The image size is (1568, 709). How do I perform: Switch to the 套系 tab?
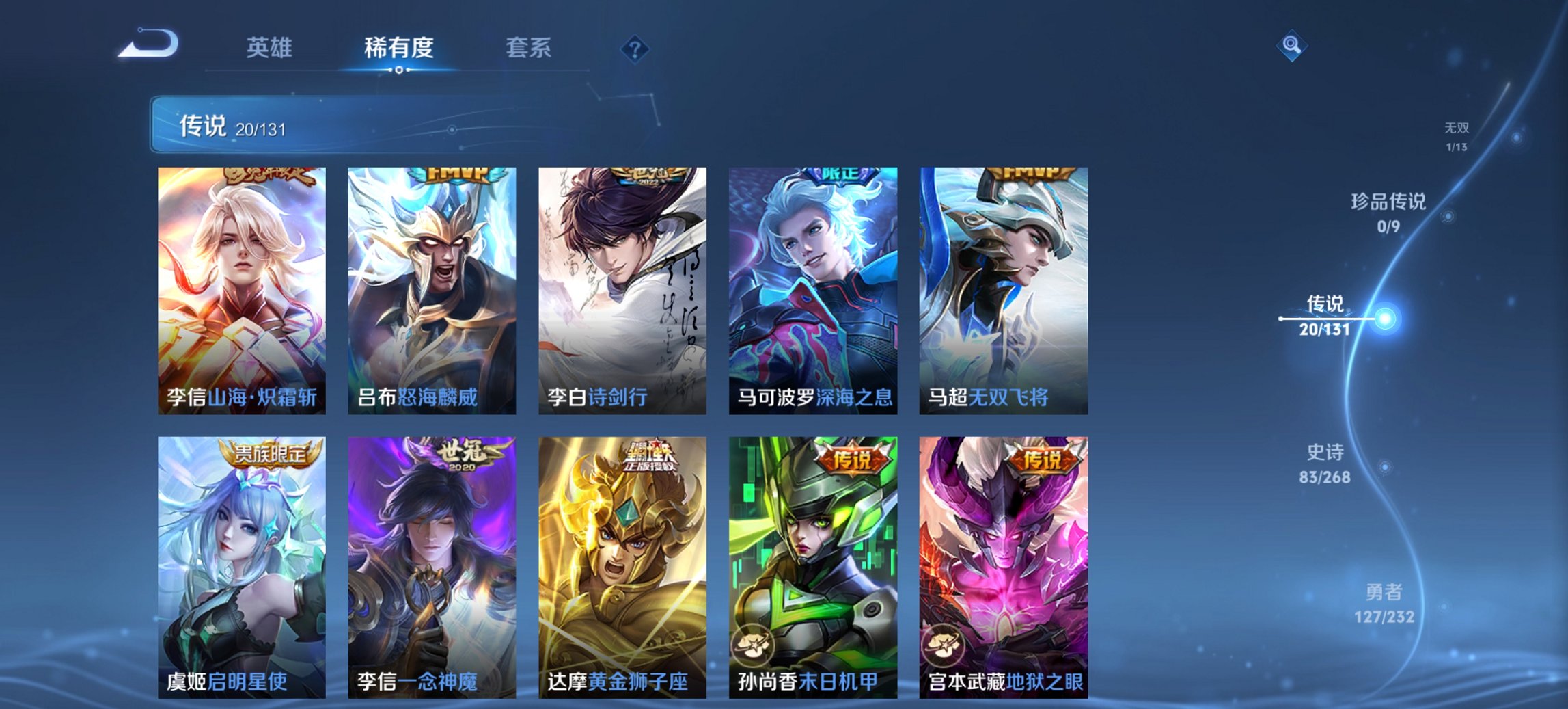[528, 48]
